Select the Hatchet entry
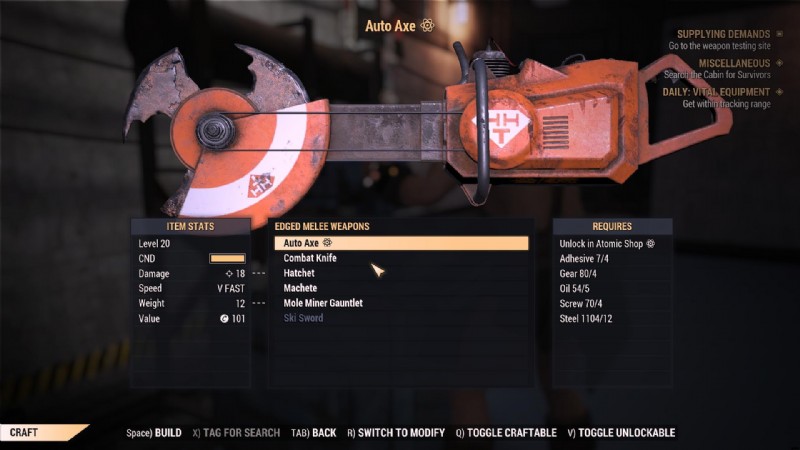Viewport: 800px width, 450px height. [299, 273]
